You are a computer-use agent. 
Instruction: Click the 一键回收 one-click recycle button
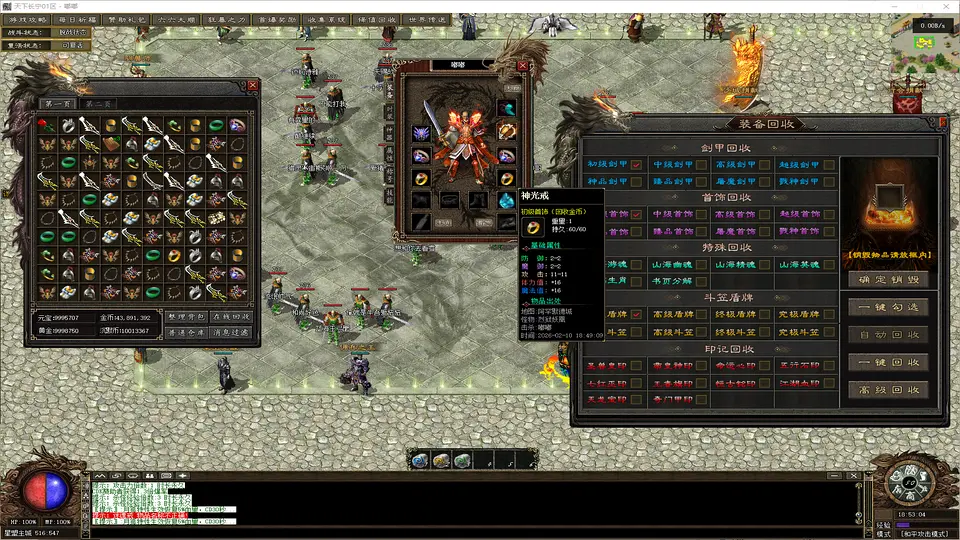tap(888, 362)
